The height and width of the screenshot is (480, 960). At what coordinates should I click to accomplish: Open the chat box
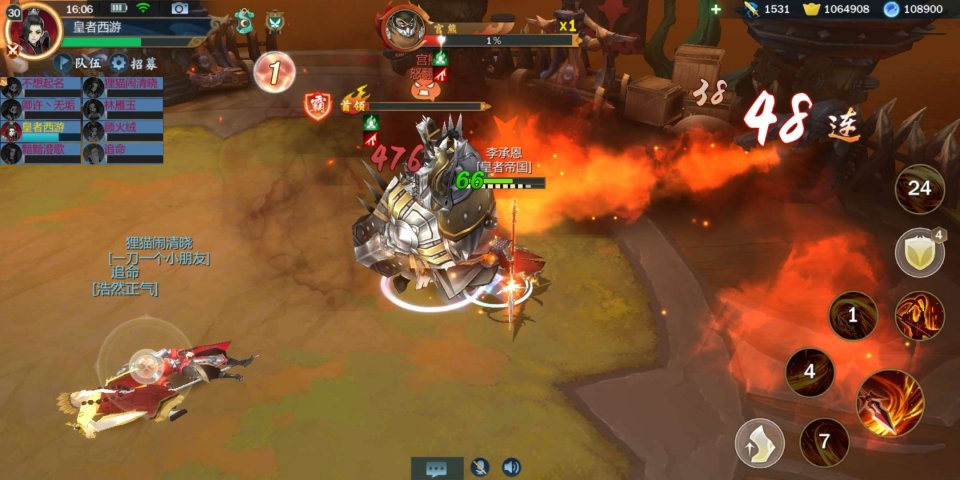[437, 467]
